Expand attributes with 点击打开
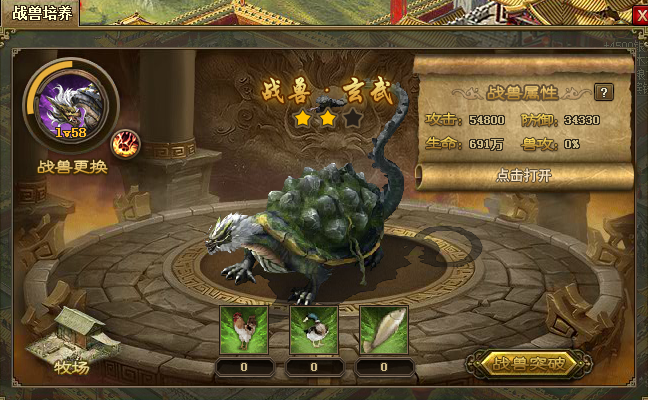 coord(523,175)
